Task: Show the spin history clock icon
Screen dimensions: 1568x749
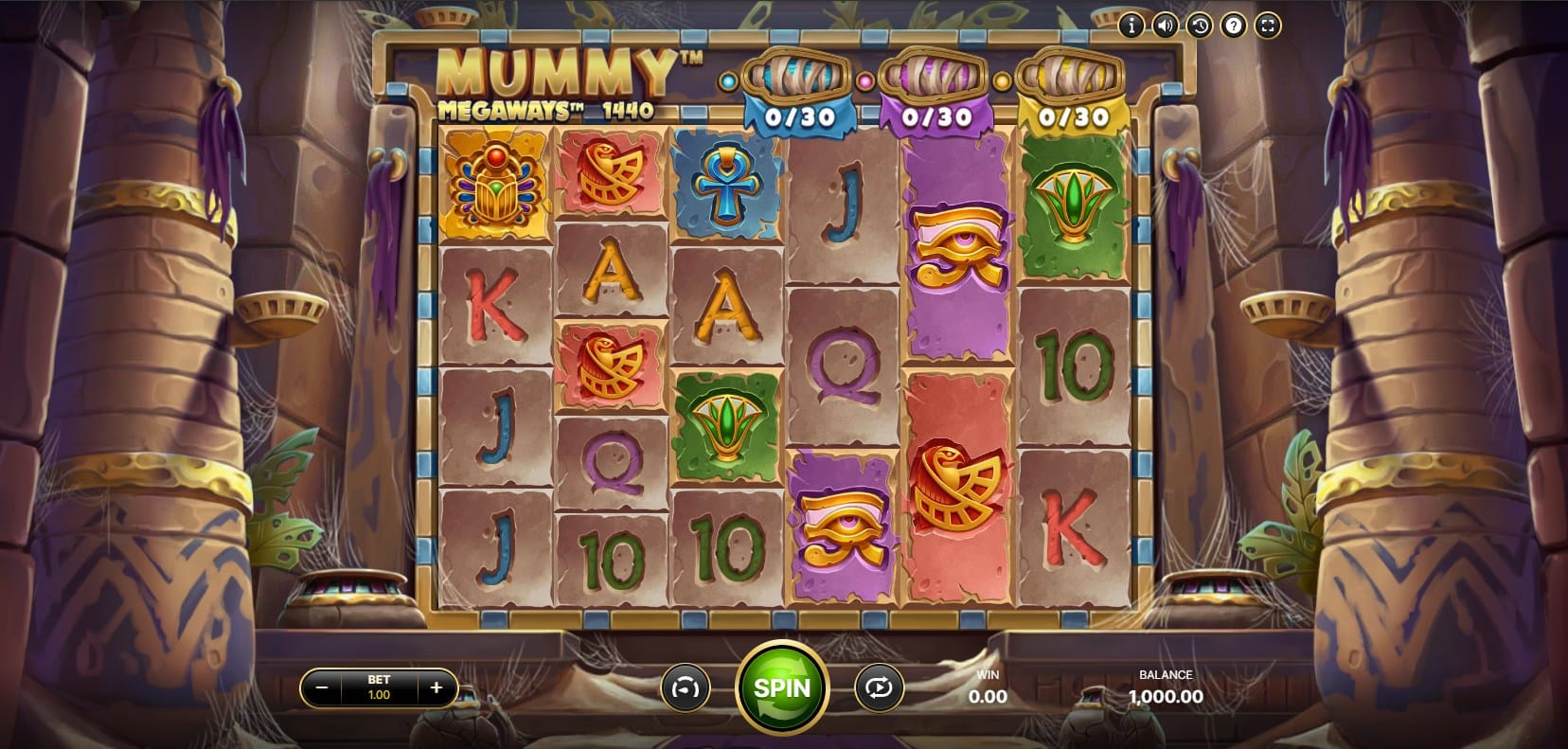Action: click(1199, 26)
